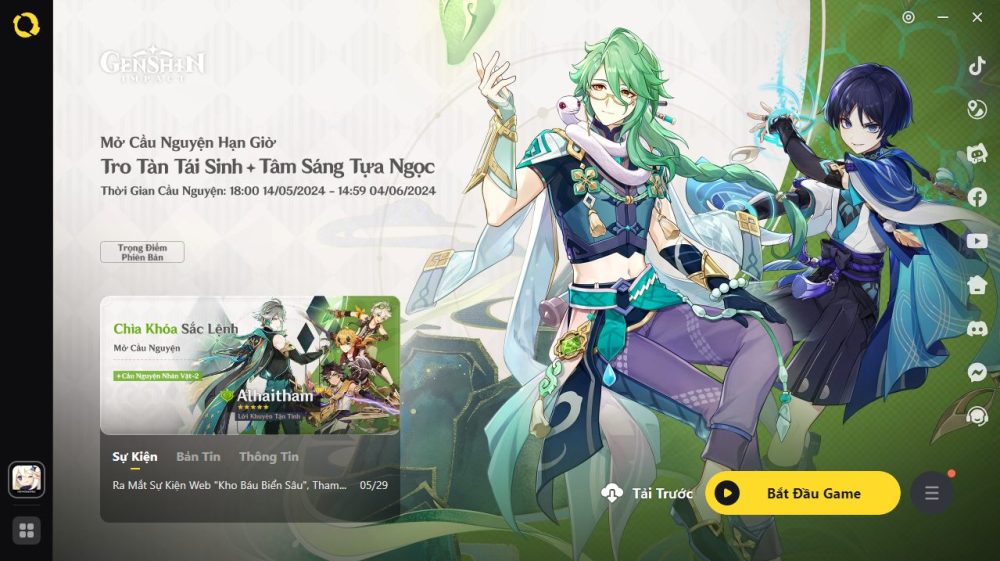The width and height of the screenshot is (1000, 561).
Task: Switch to the Sự Kiện tab
Action: [135, 457]
